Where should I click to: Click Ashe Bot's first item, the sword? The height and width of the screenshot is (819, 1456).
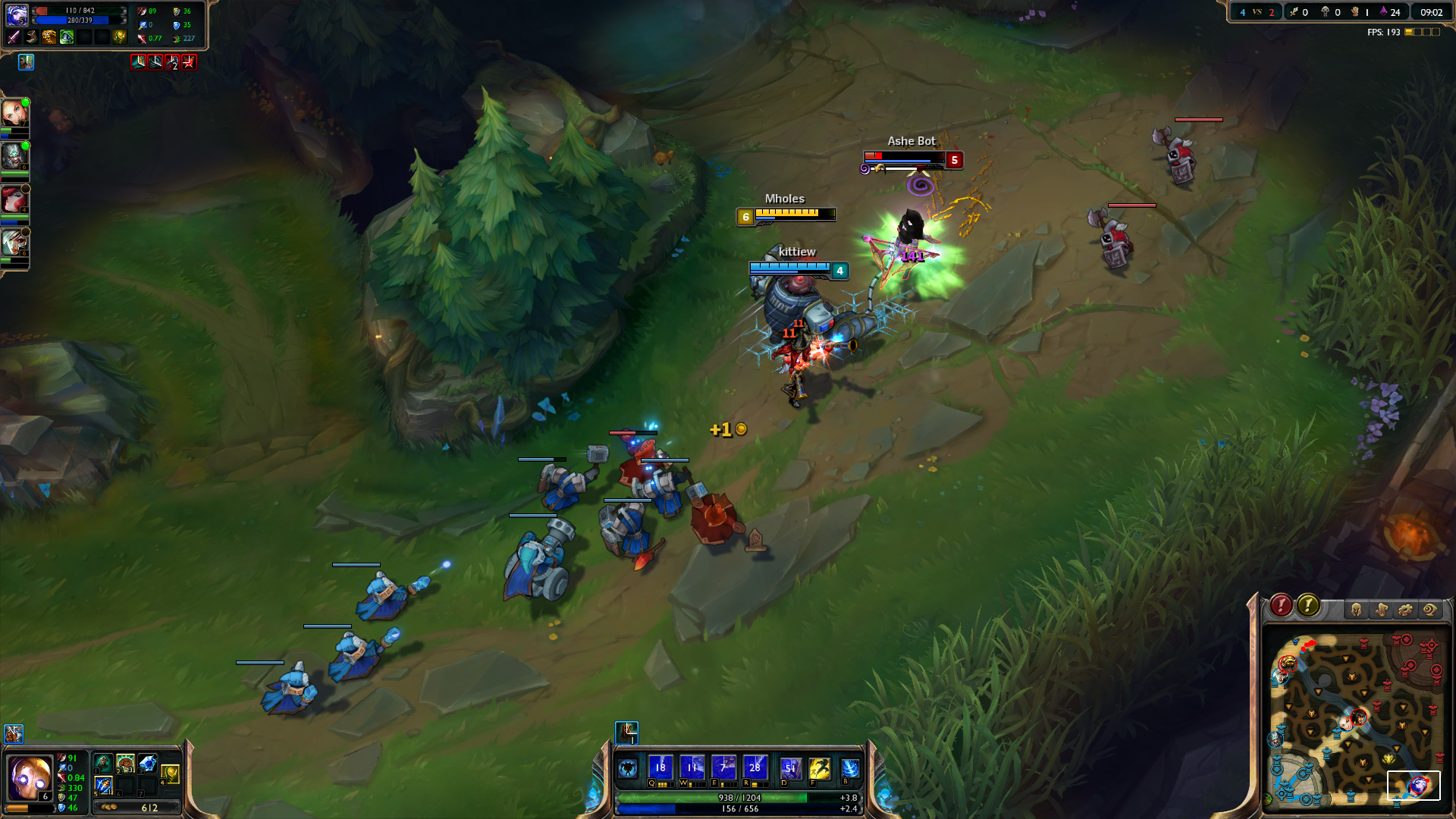(x=13, y=36)
